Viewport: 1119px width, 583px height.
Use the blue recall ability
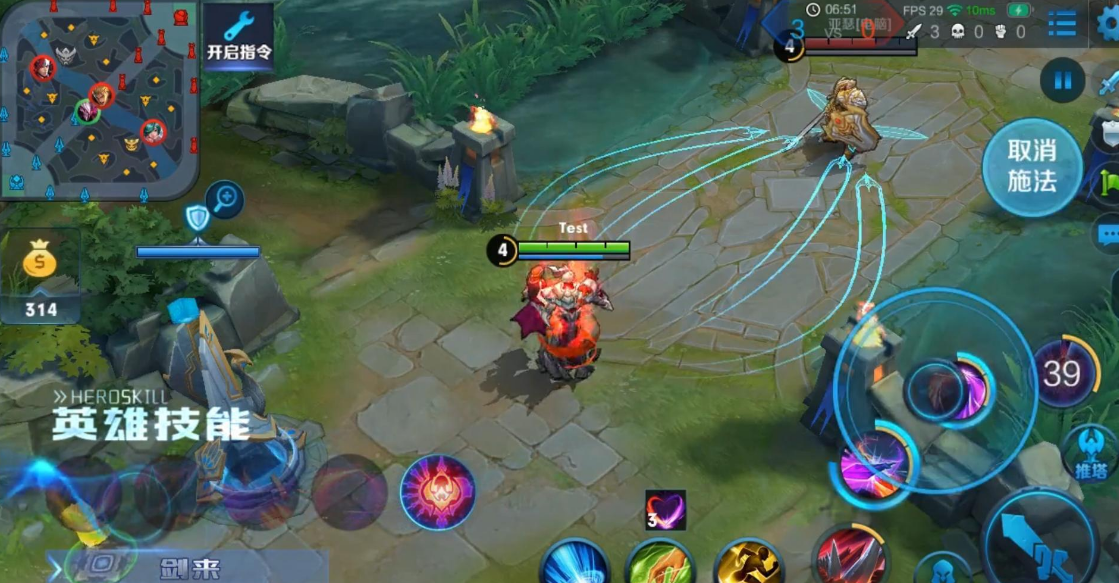point(576,563)
